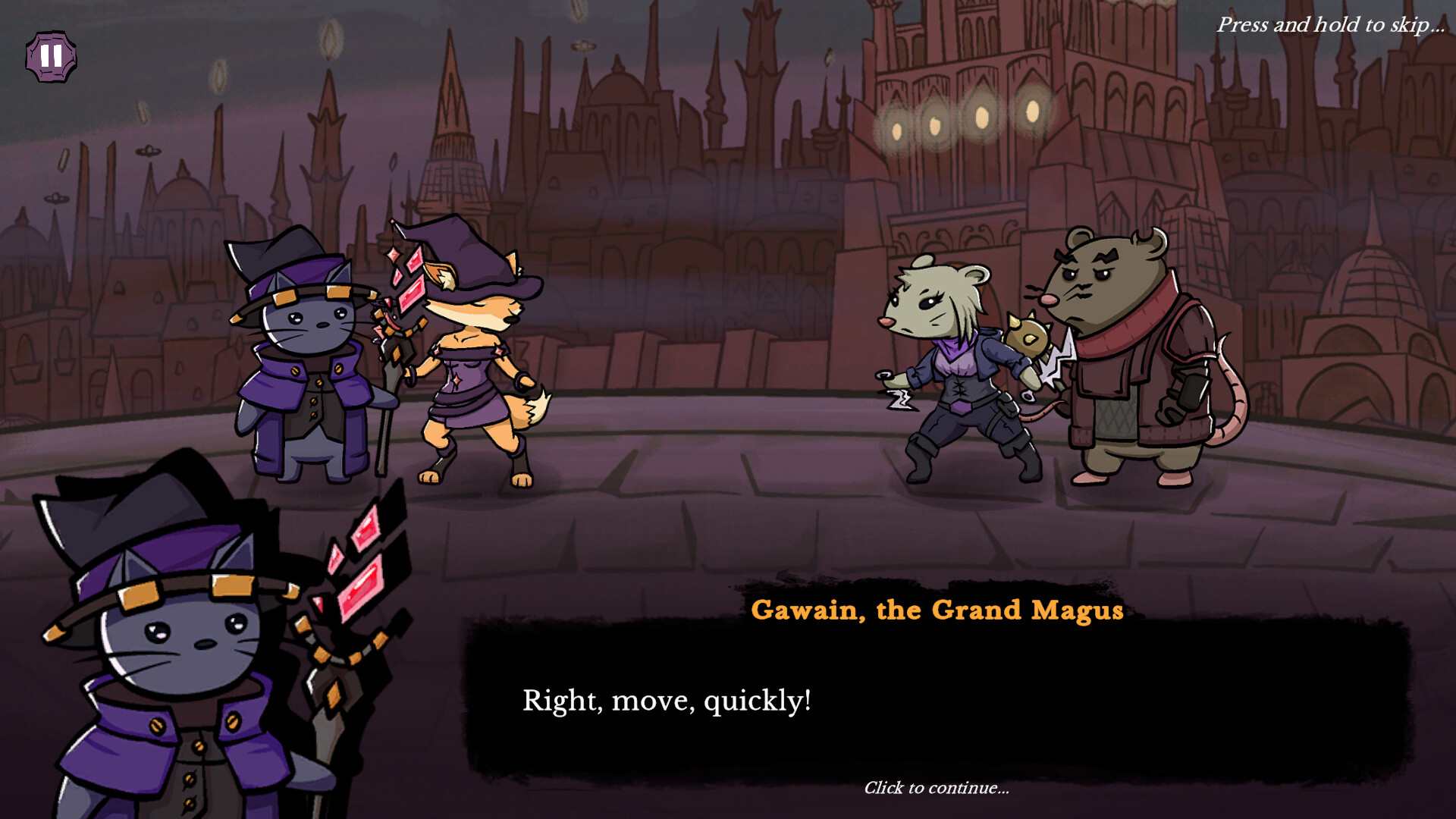Screen dimensions: 1456x819
Task: Click the pause button icon
Action: [x=52, y=55]
